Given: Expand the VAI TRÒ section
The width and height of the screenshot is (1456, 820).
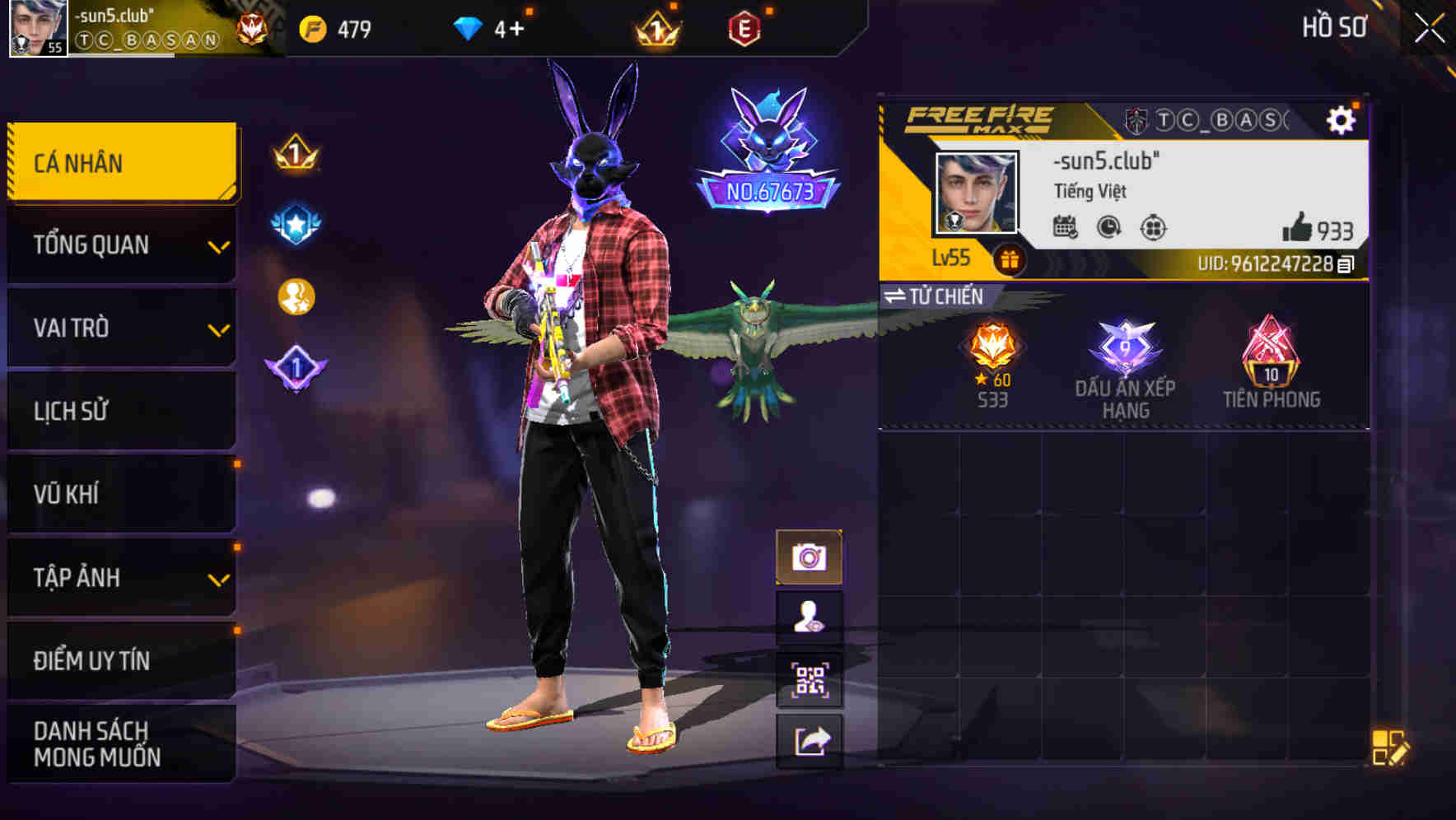Looking at the screenshot, I should point(119,328).
